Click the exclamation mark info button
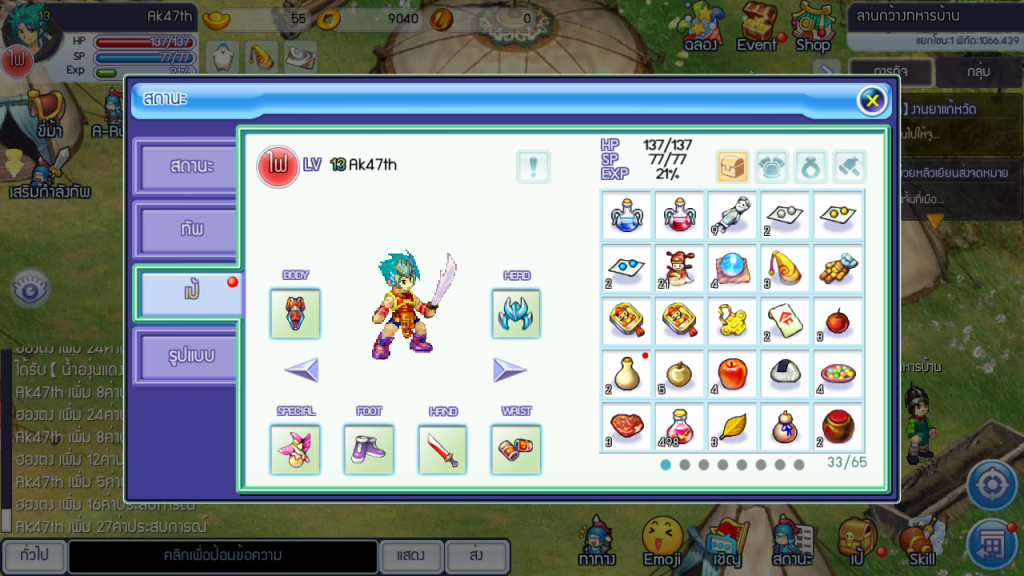The image size is (1024, 576). coord(533,167)
